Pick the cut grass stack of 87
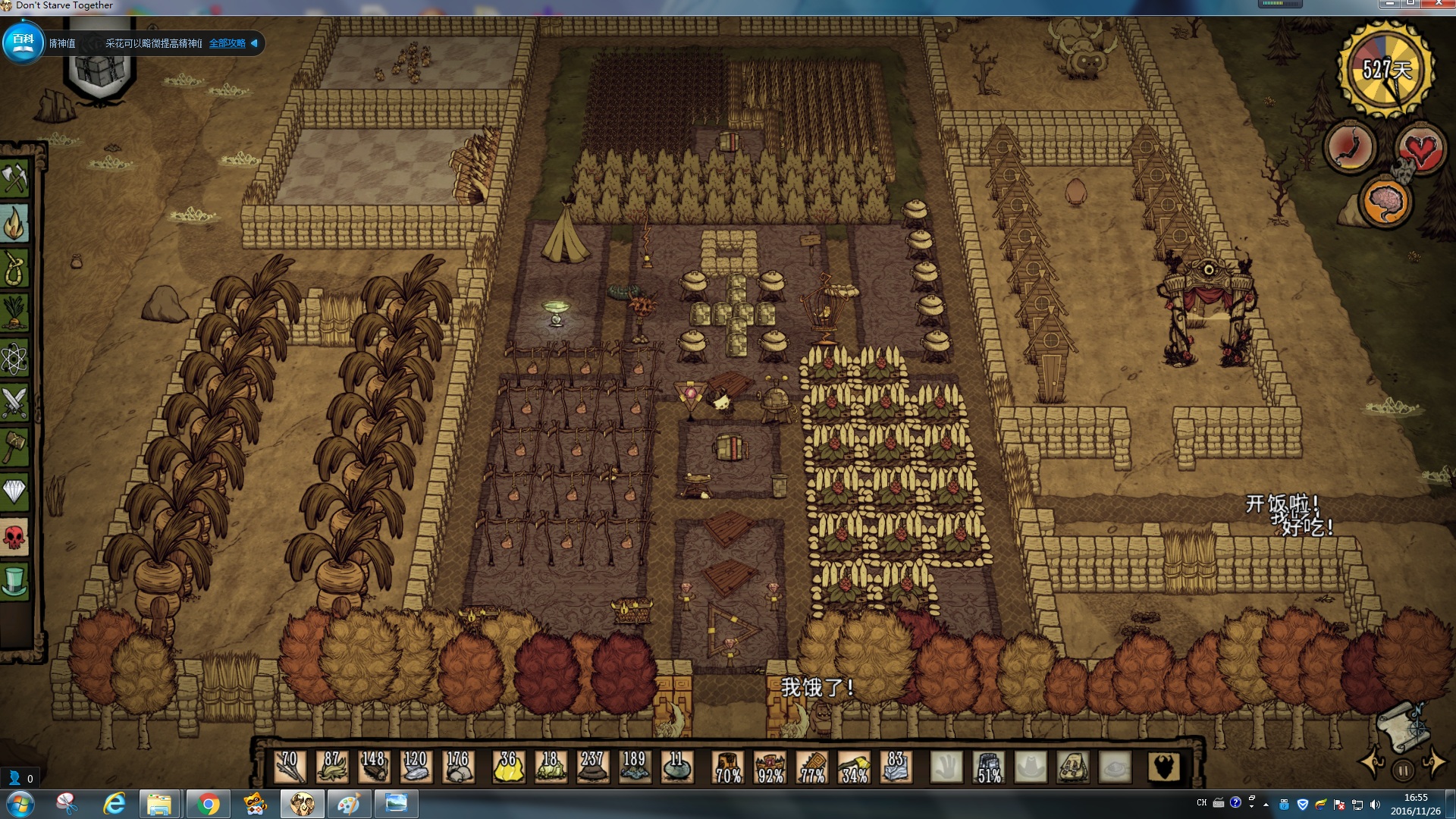The height and width of the screenshot is (819, 1456). tap(332, 767)
